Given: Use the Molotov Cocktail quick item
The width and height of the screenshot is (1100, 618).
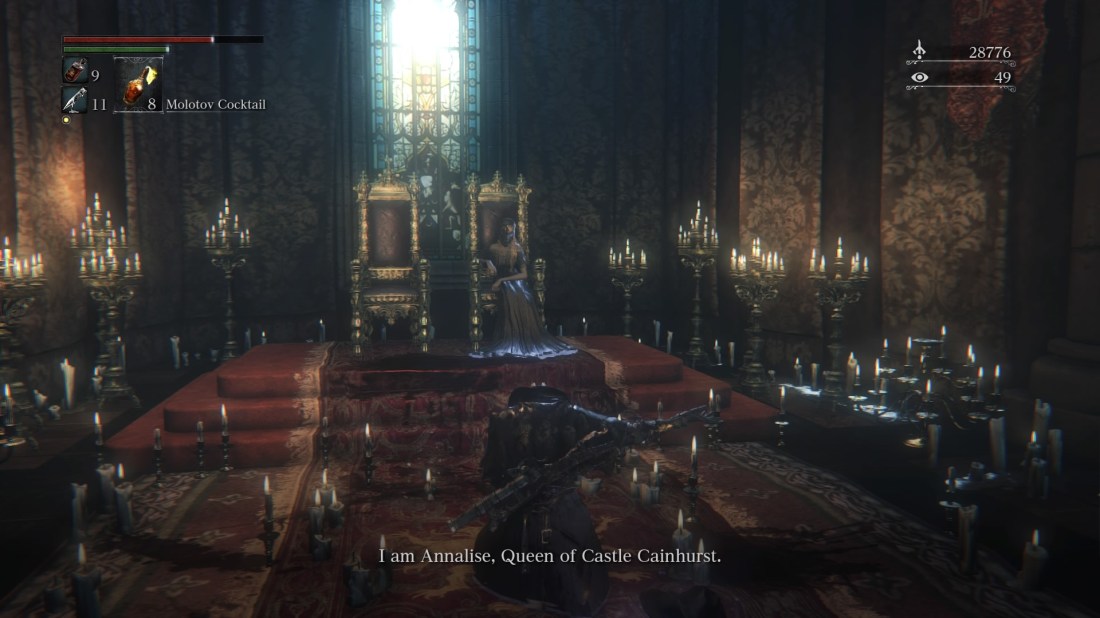Looking at the screenshot, I should coord(138,85).
